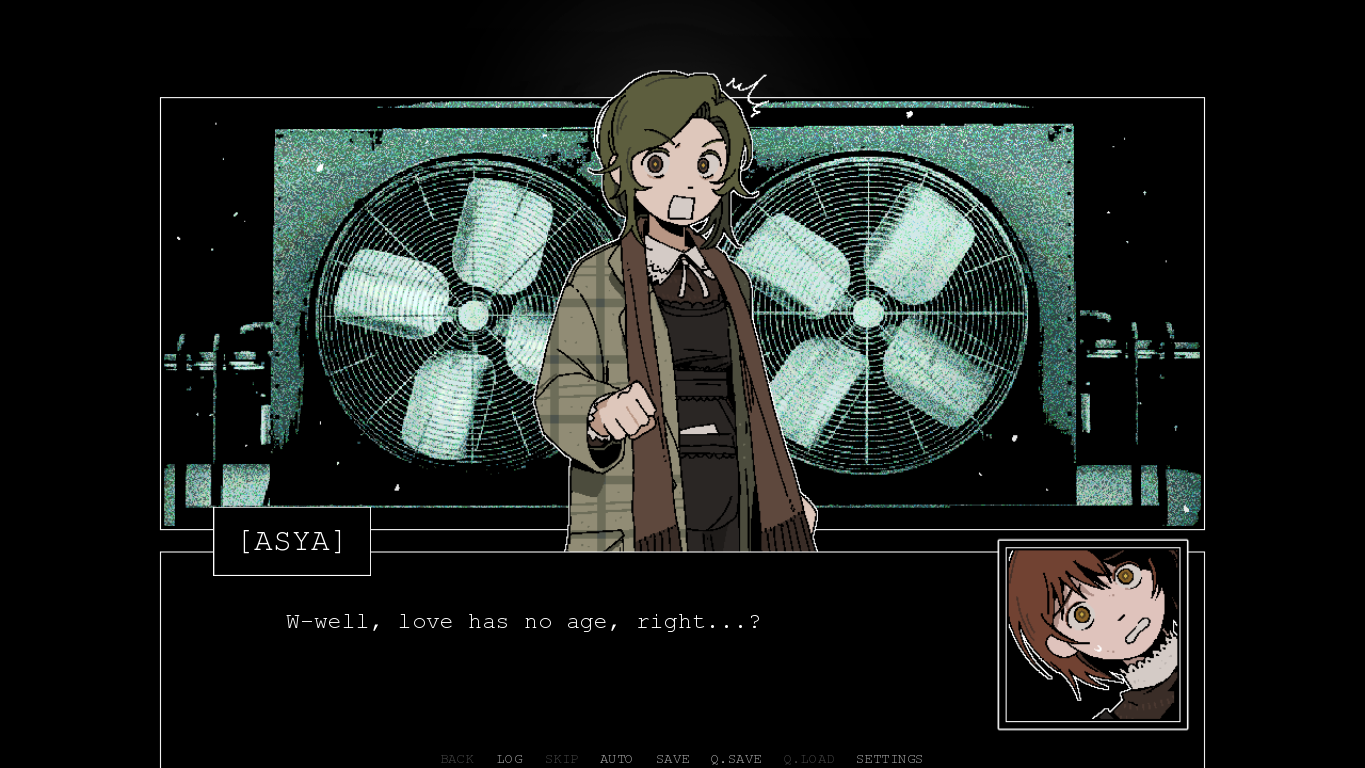Open the dialogue LOG
Image resolution: width=1365 pixels, height=768 pixels.
(510, 759)
